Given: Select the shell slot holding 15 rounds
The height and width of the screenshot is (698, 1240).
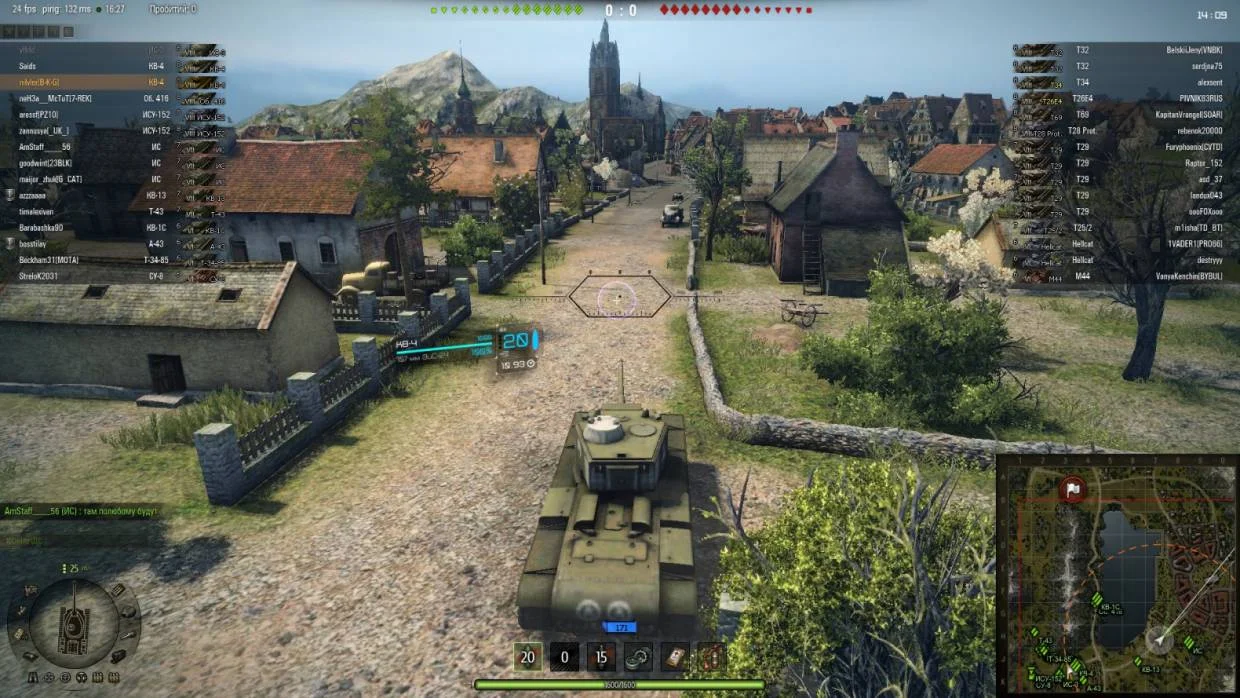Looking at the screenshot, I should coord(600,657).
